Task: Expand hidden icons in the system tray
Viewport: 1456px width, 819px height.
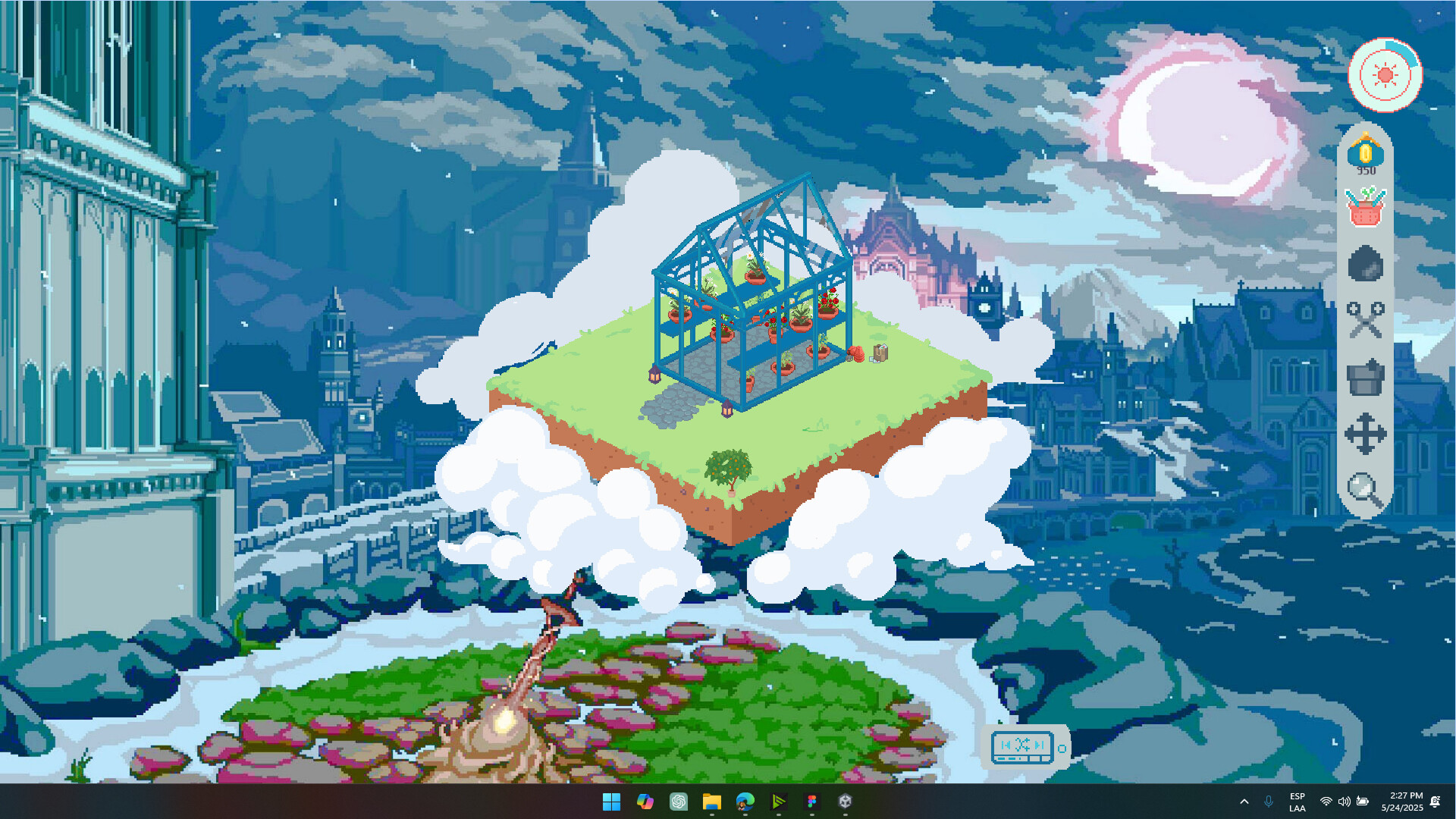Action: pos(1244,802)
